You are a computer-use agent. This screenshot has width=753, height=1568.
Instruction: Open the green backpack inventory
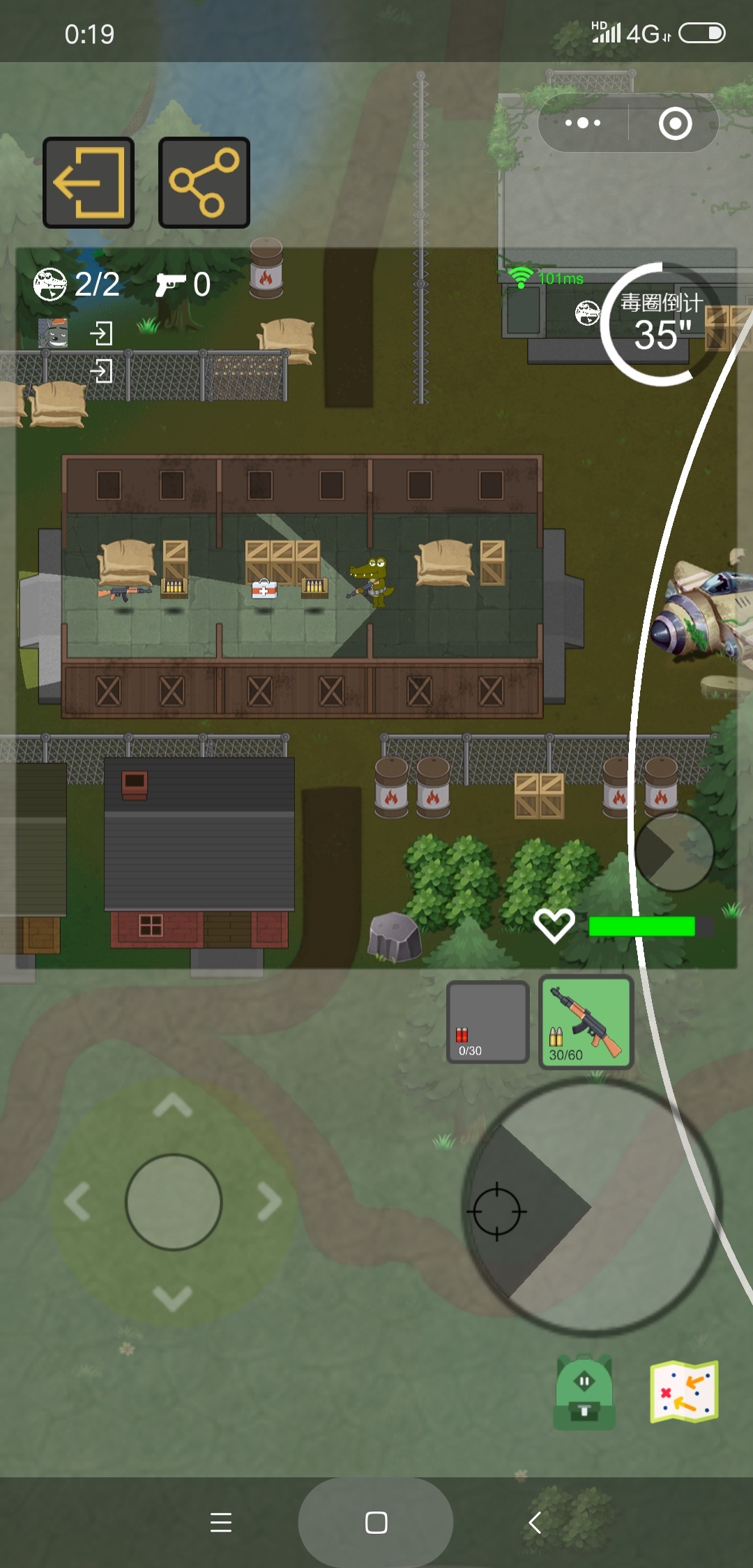[584, 1392]
